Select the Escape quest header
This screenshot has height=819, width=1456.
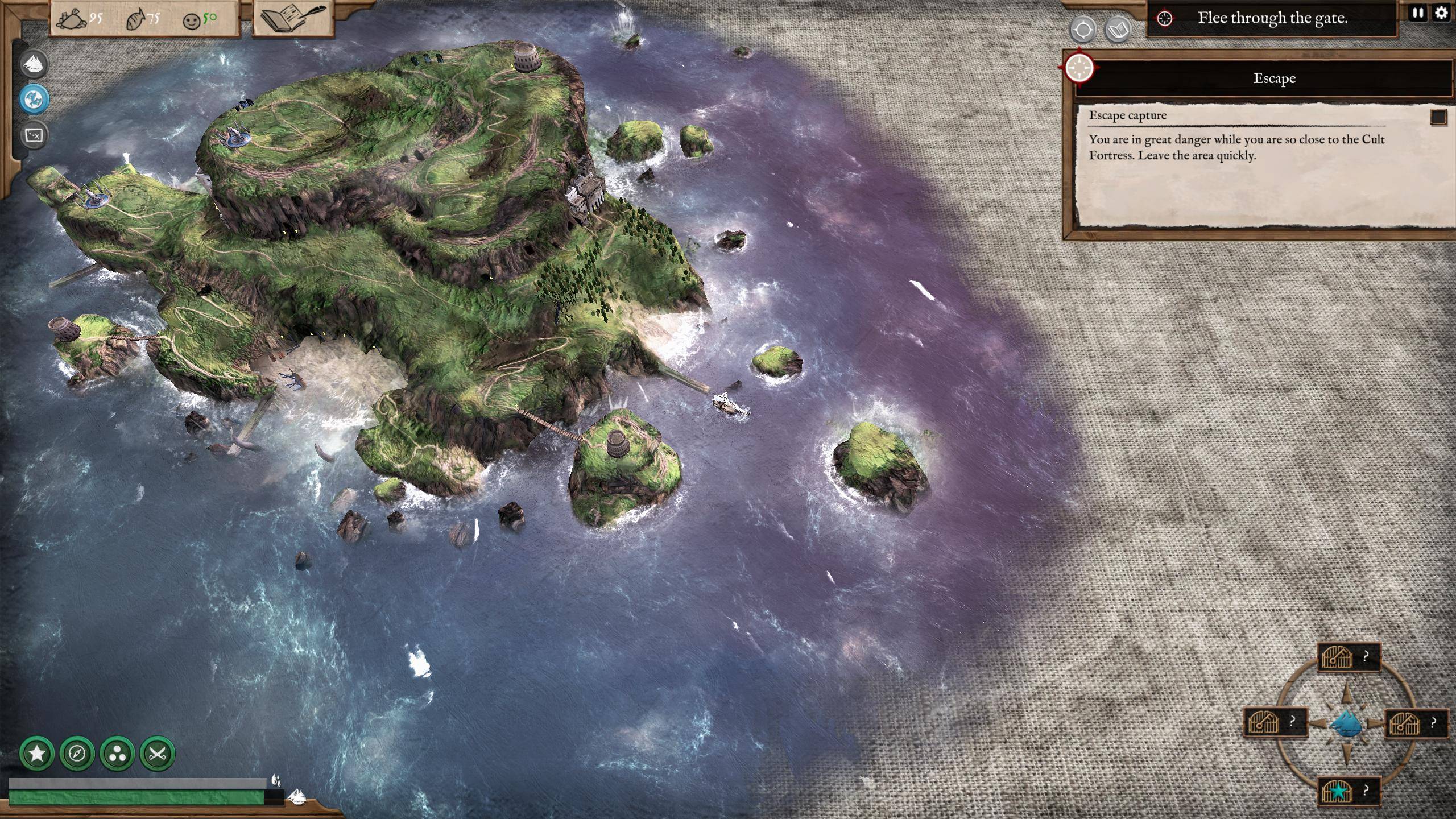[1274, 78]
